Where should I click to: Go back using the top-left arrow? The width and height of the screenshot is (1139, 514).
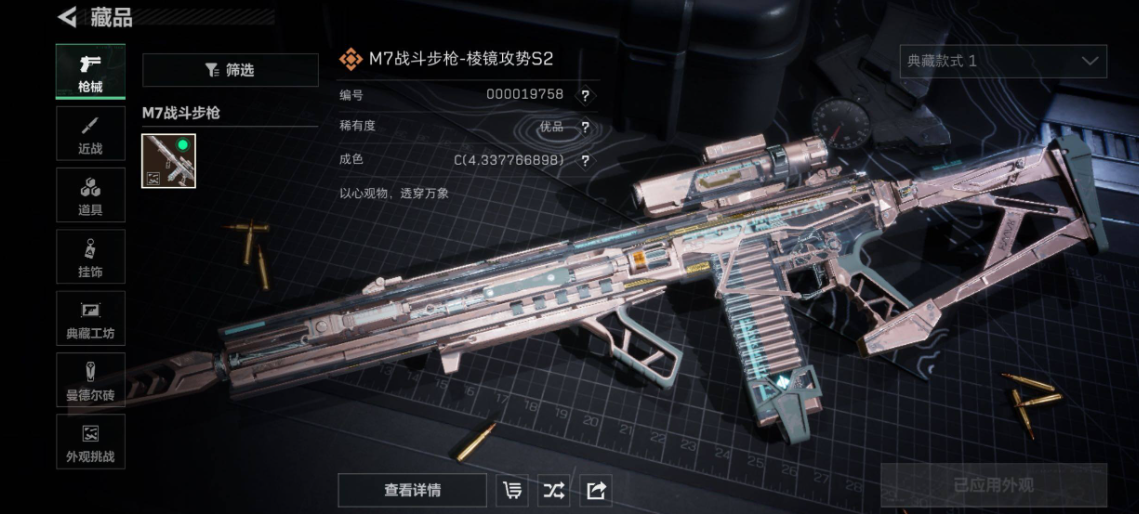[67, 17]
